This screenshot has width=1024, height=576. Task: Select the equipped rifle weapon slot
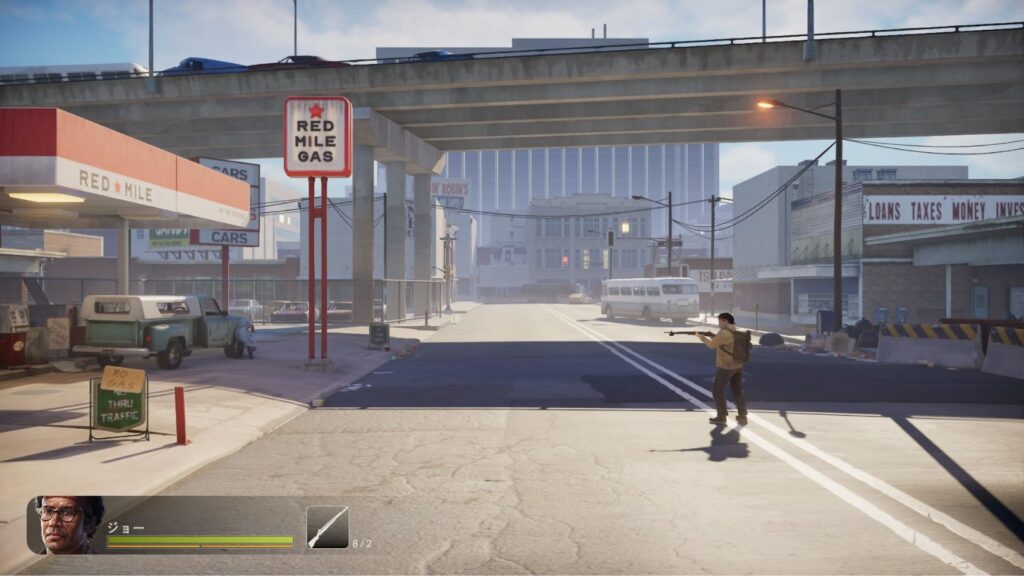pos(327,527)
